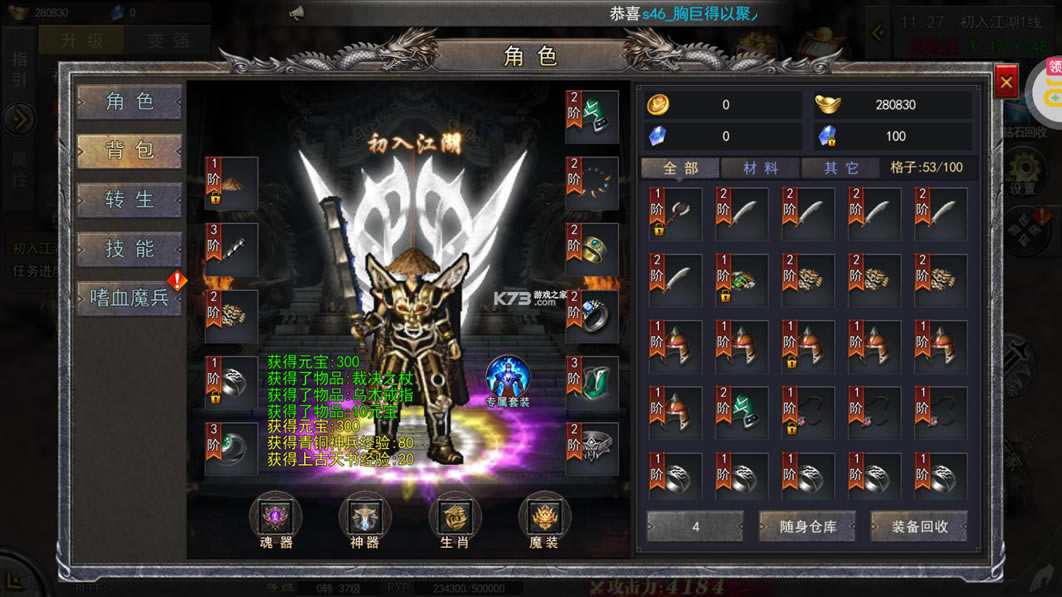Open the 神器 divine artifact menu
The height and width of the screenshot is (597, 1062).
click(x=365, y=521)
